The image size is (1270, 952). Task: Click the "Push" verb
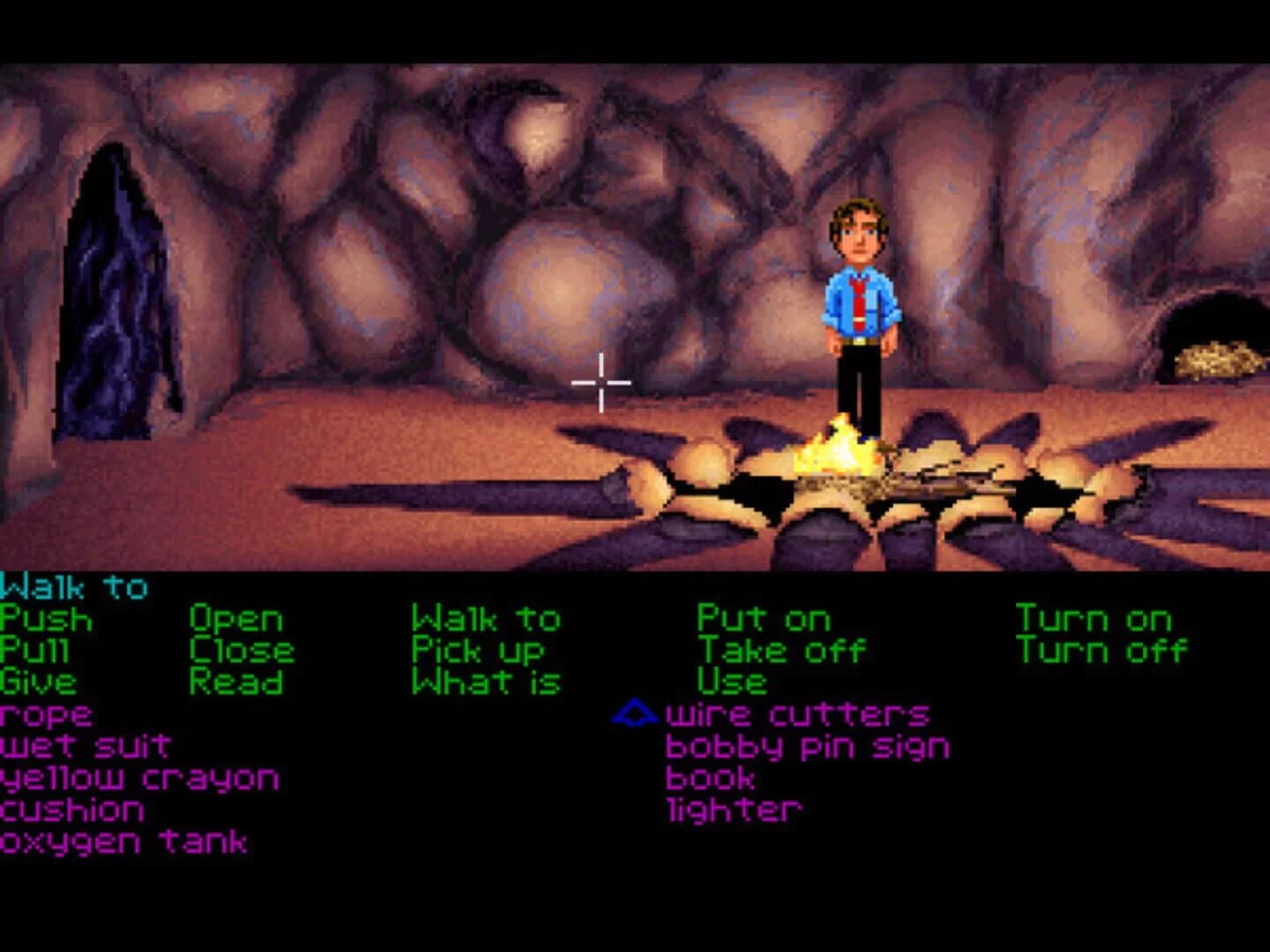(x=44, y=618)
